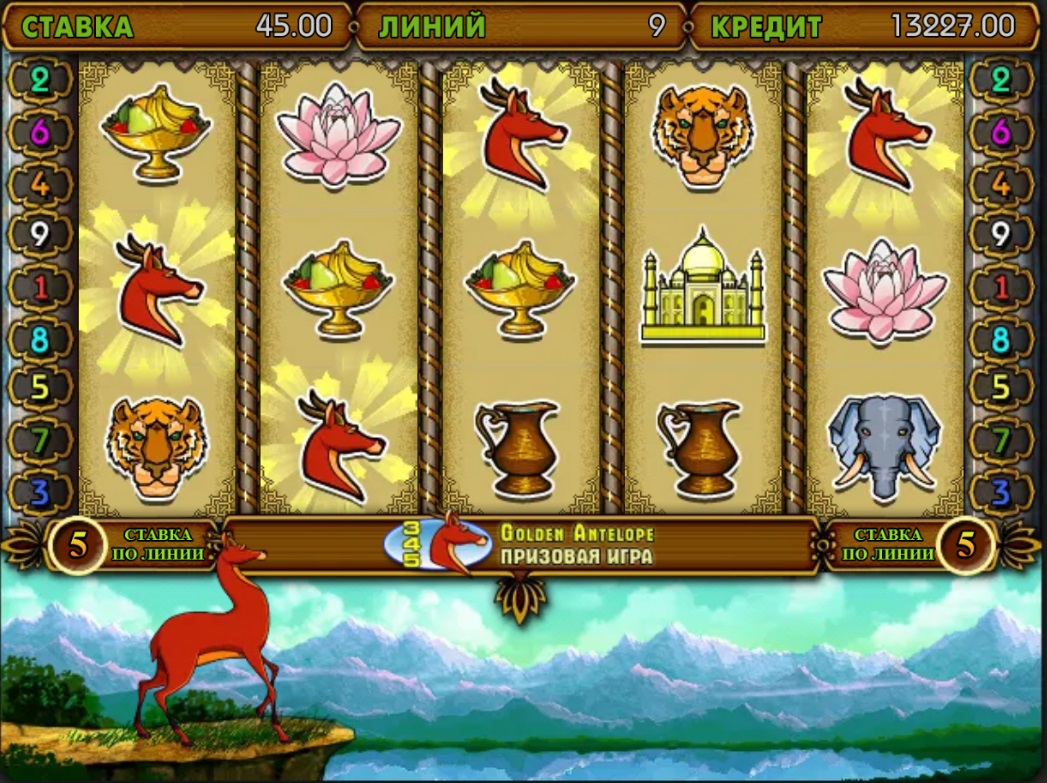Select the cyan line 8 marker on the left panel
Screen dimensions: 1047x783
[x=40, y=340]
